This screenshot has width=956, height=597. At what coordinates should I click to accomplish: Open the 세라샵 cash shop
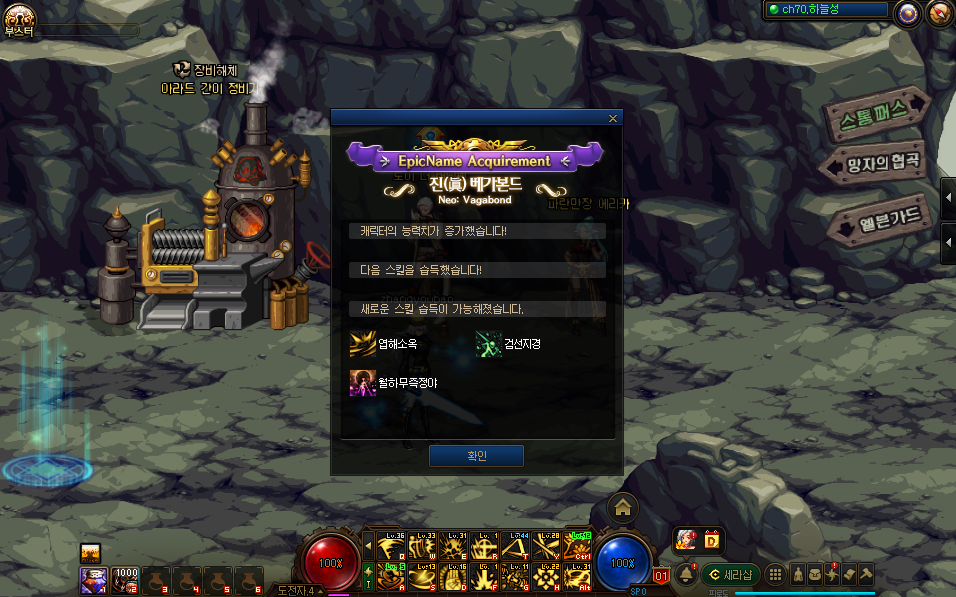click(x=731, y=575)
